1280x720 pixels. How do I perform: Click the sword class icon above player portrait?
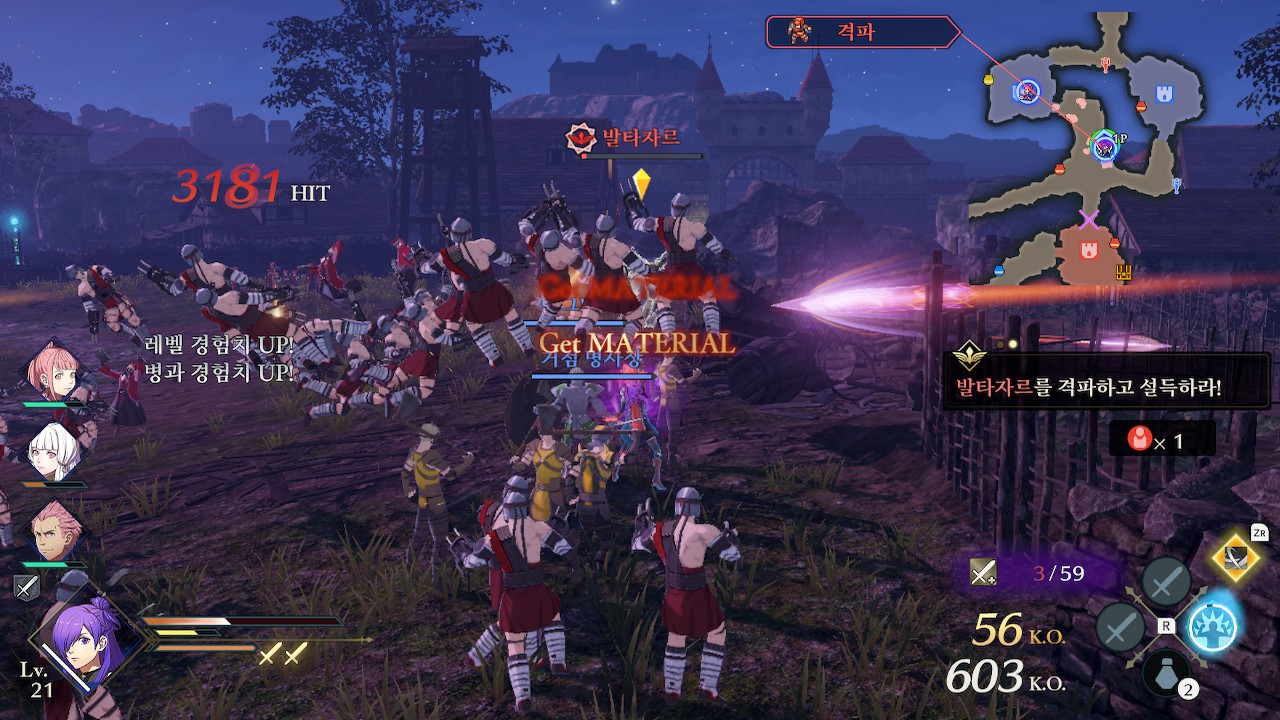pyautogui.click(x=26, y=588)
